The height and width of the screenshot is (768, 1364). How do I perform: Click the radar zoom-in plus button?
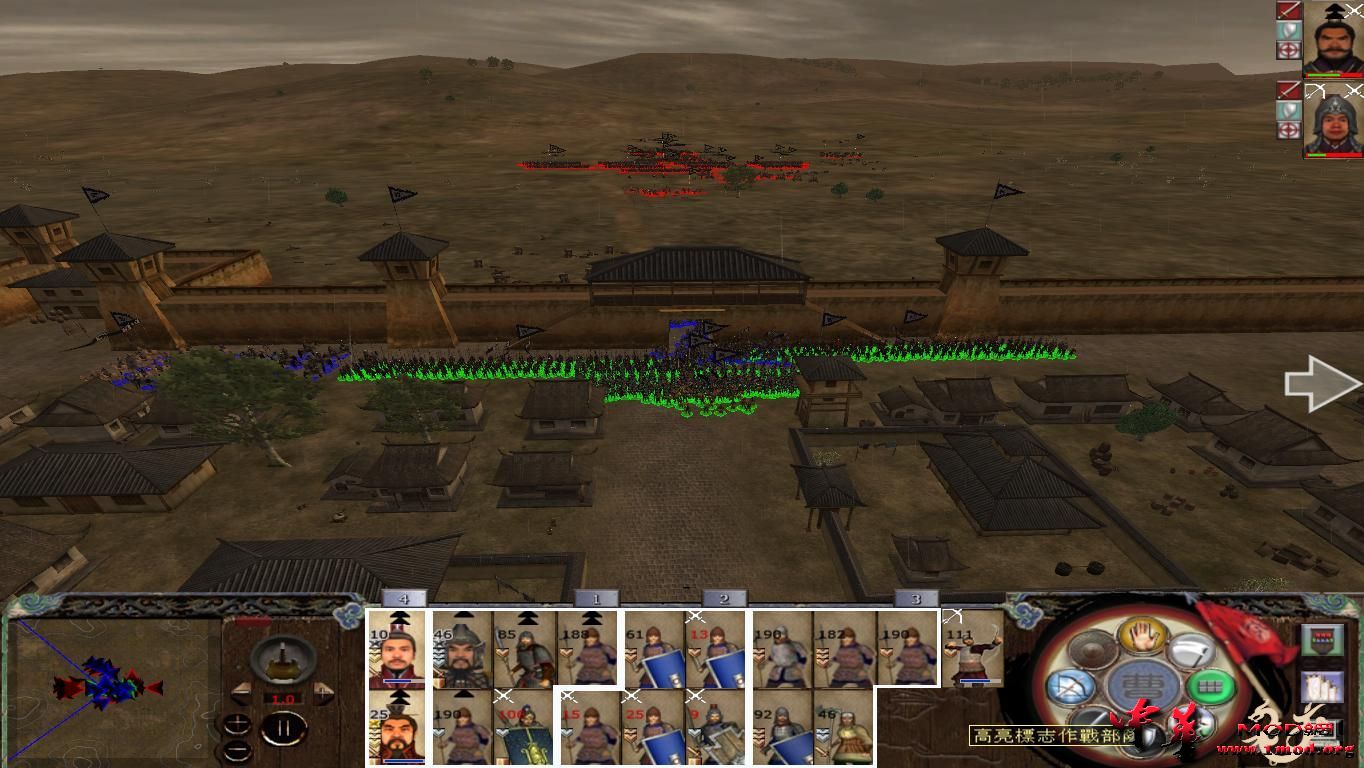tap(237, 724)
